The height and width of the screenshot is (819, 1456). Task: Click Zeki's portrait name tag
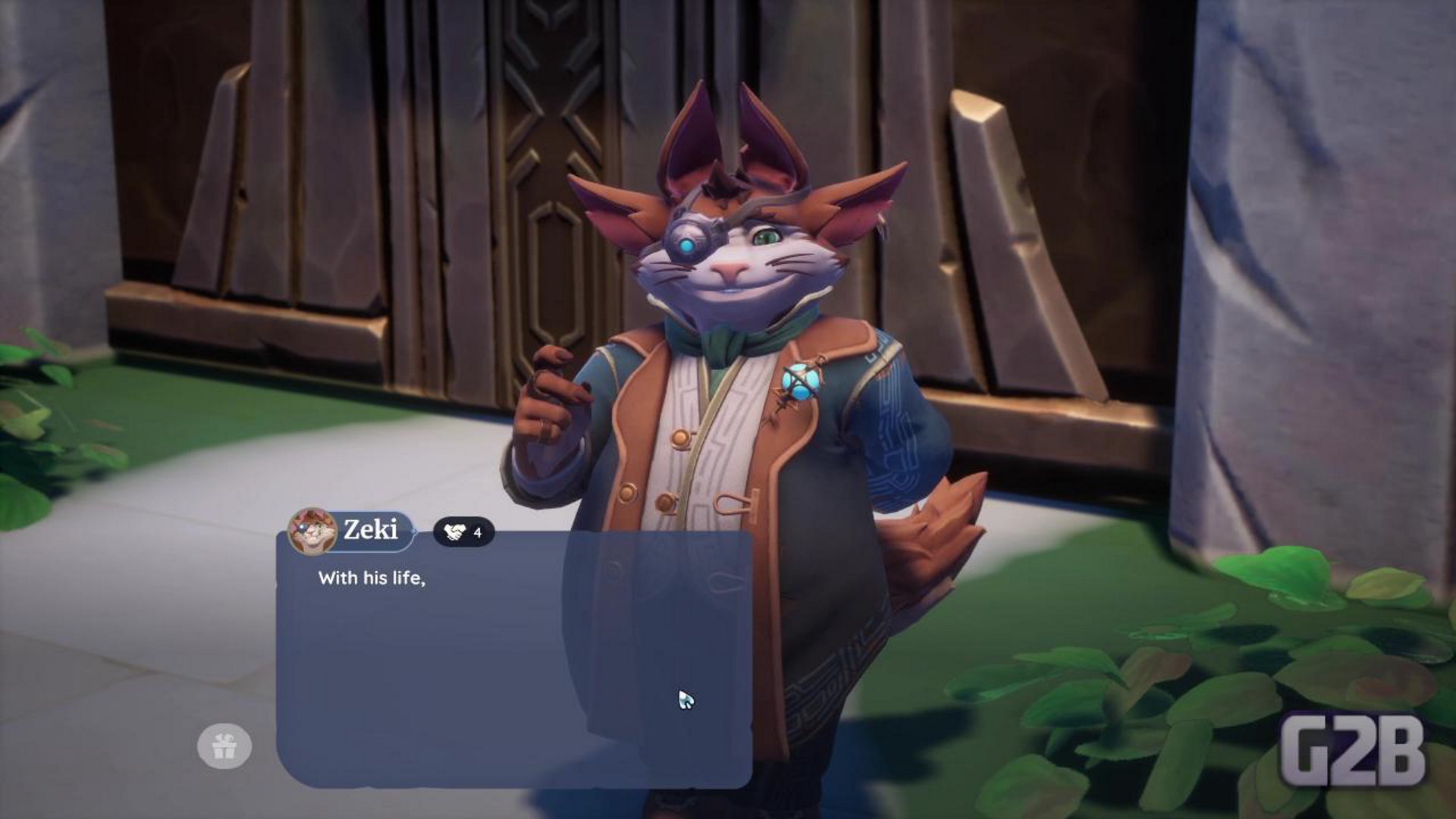pos(352,530)
